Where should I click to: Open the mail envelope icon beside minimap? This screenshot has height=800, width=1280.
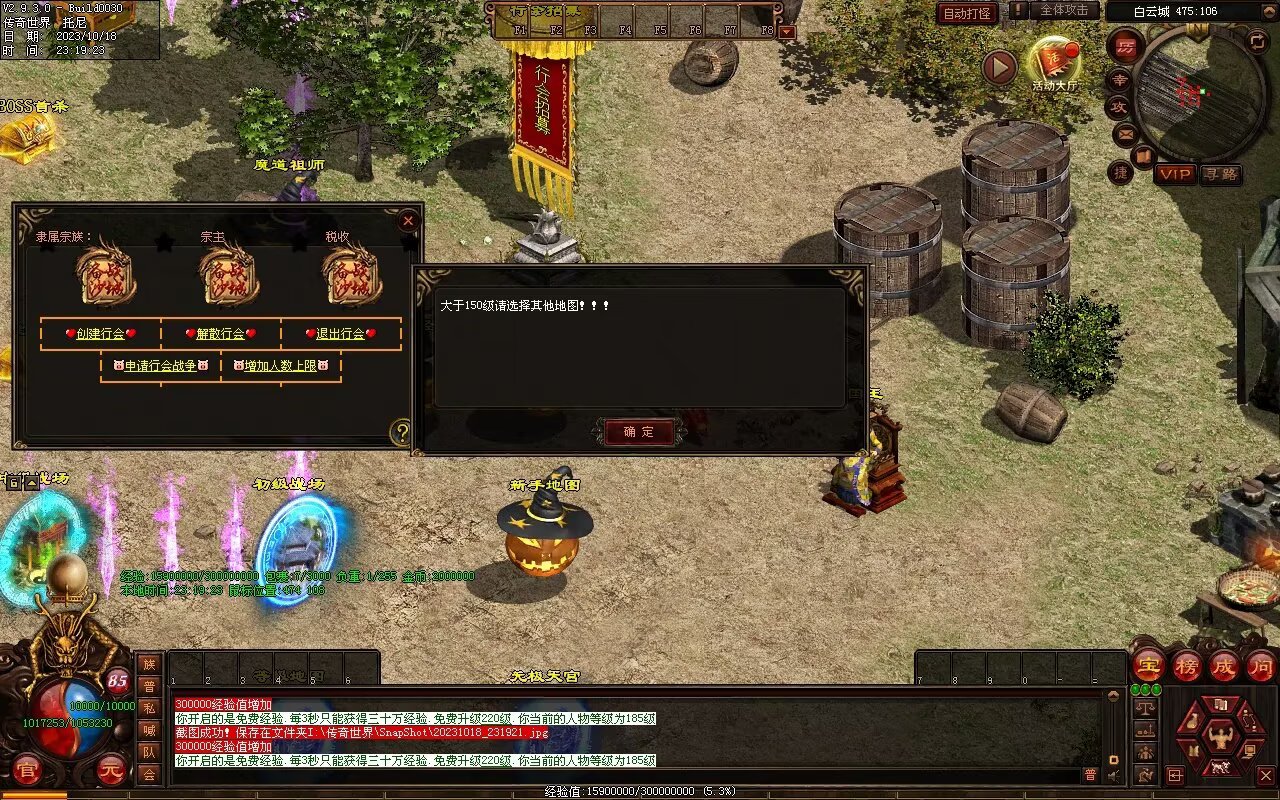(x=1126, y=133)
